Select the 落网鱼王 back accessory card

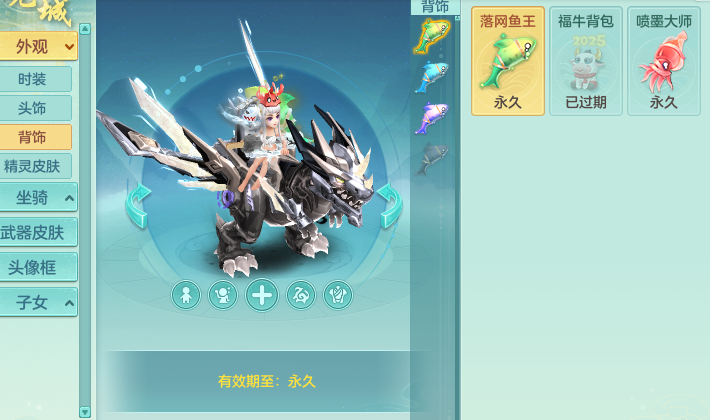(508, 61)
